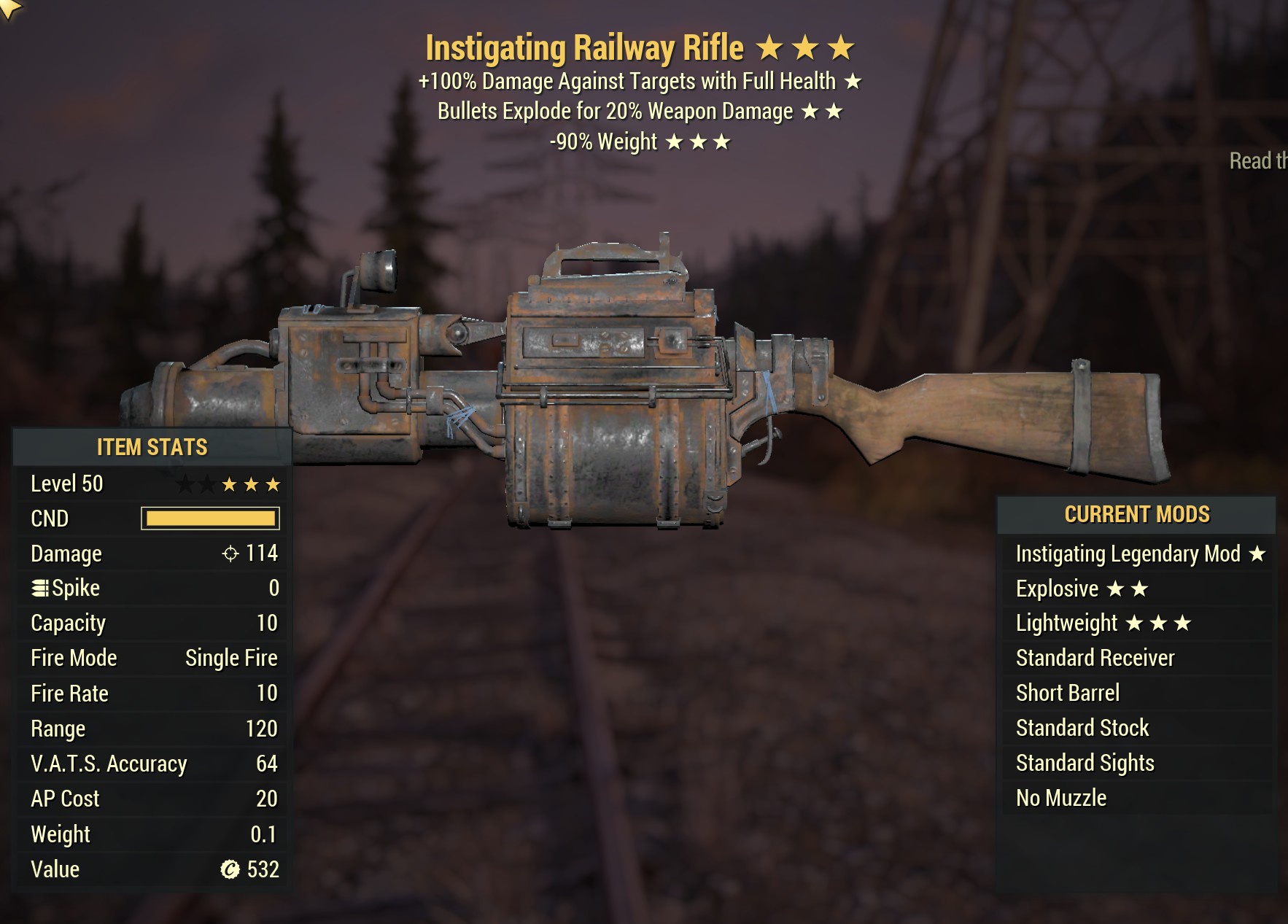
Task: Select the Short Barrel mod
Action: [1067, 693]
